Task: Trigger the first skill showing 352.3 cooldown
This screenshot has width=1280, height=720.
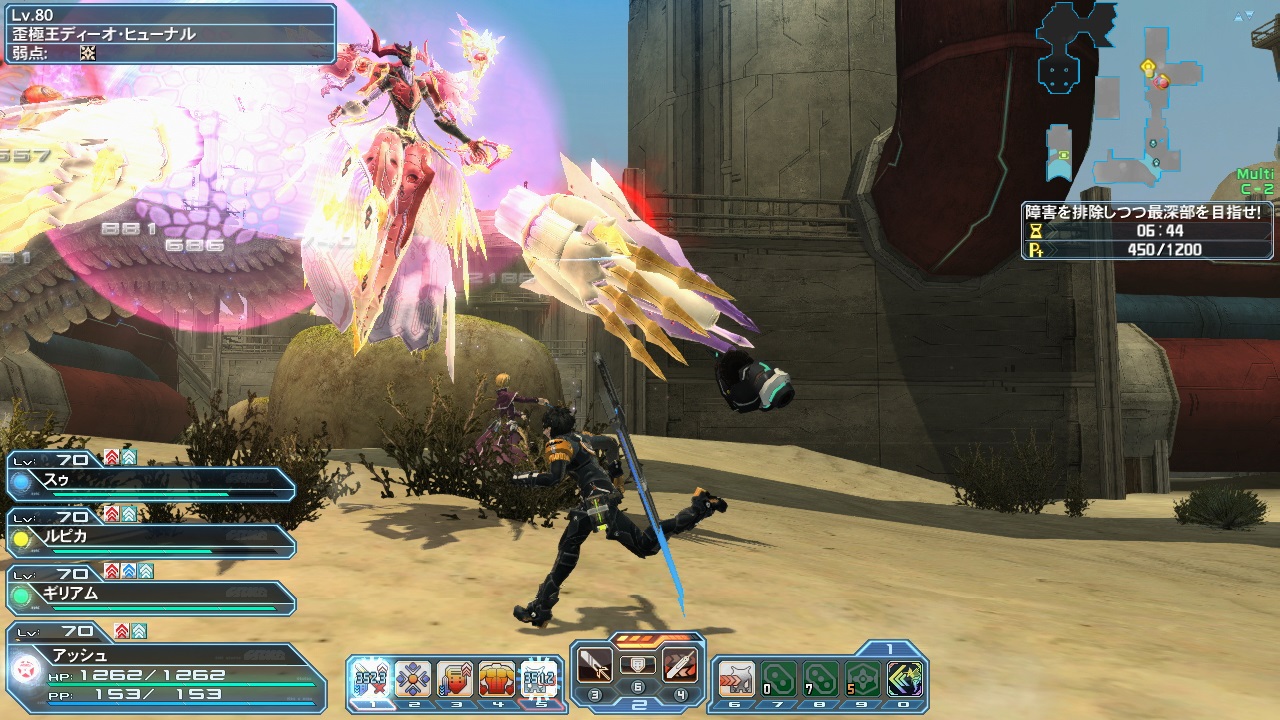Action: [x=371, y=680]
